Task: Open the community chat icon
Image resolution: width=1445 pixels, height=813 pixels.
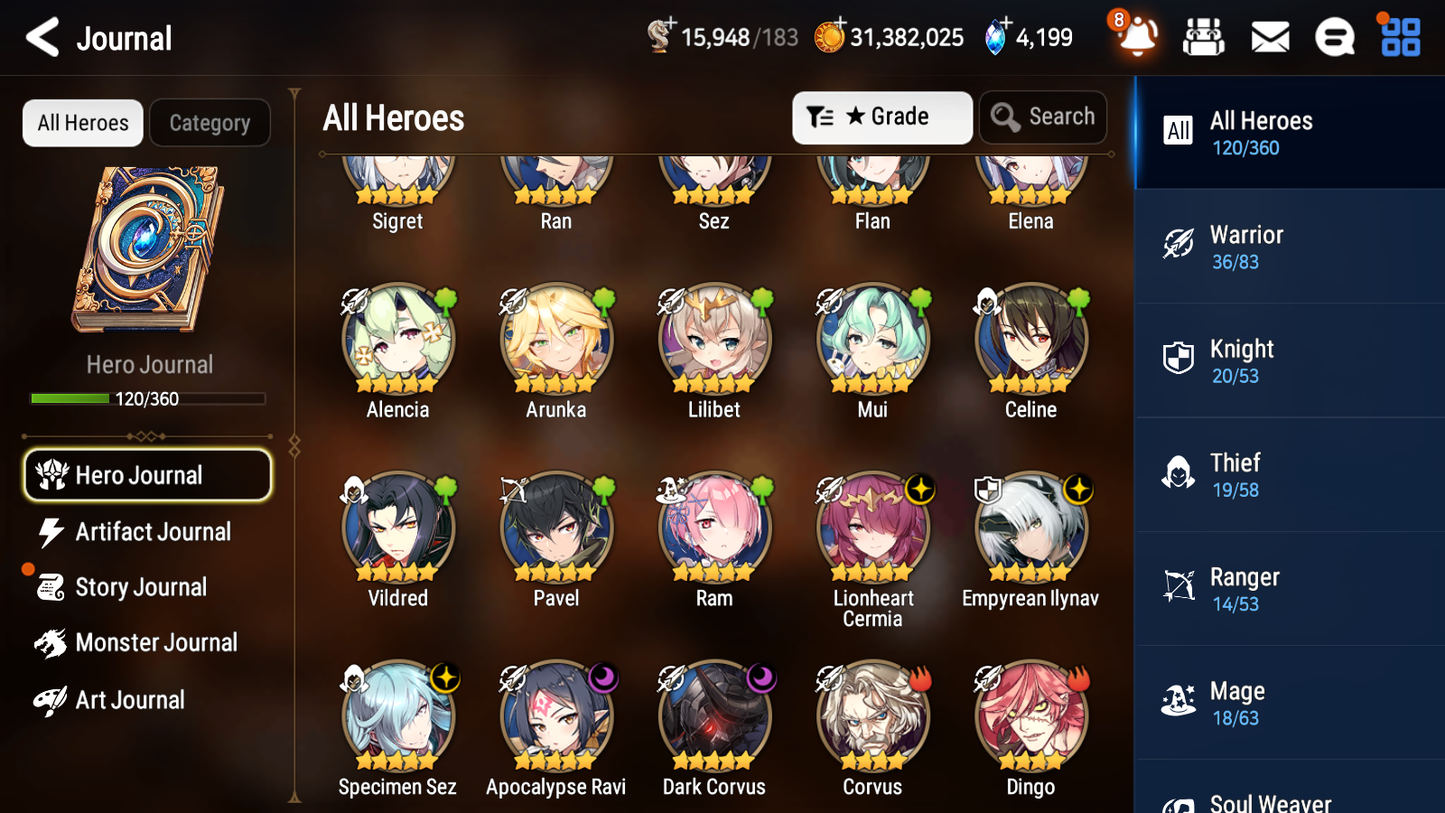Action: 1335,36
